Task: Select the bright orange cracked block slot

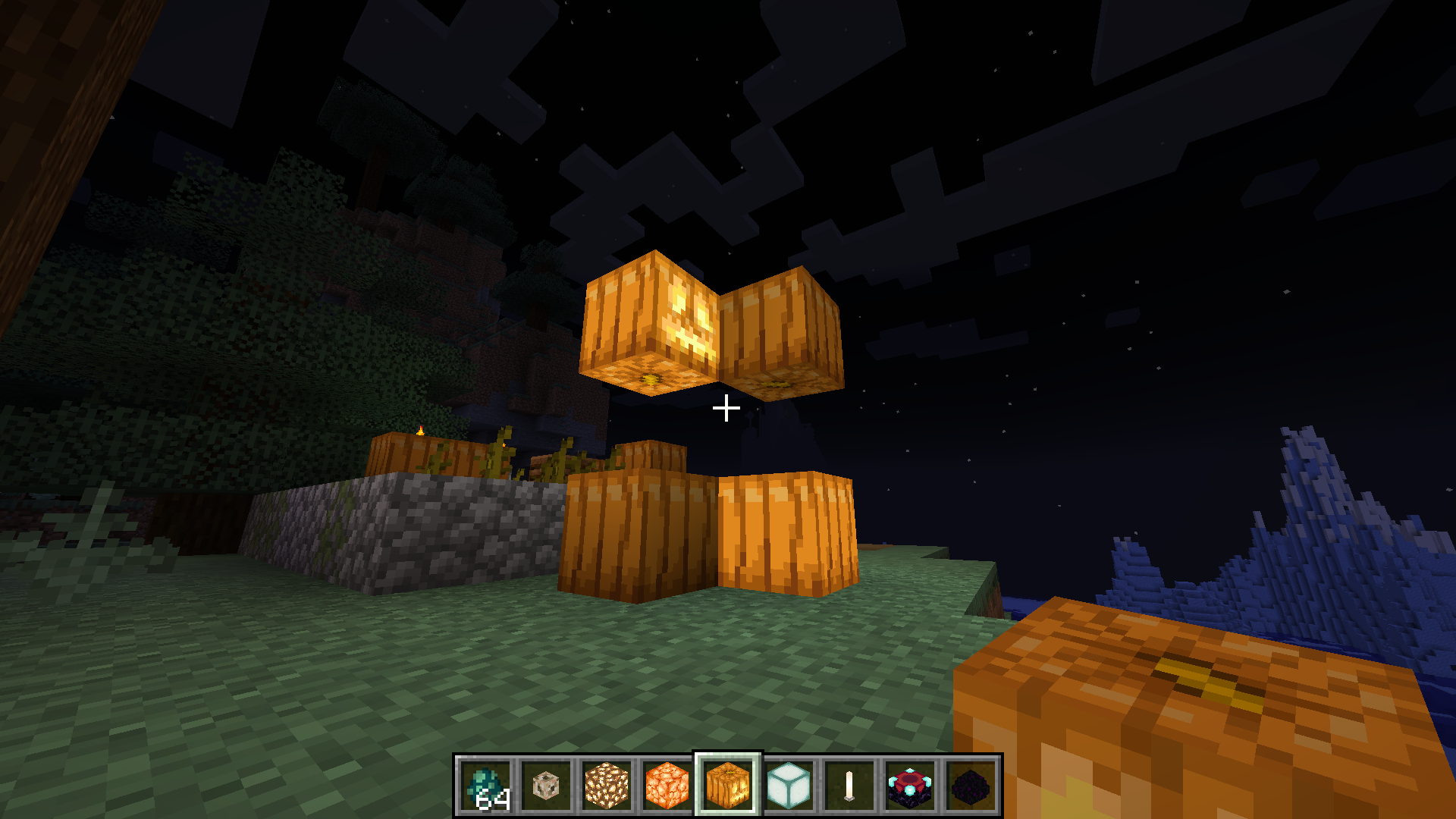Action: [x=667, y=786]
